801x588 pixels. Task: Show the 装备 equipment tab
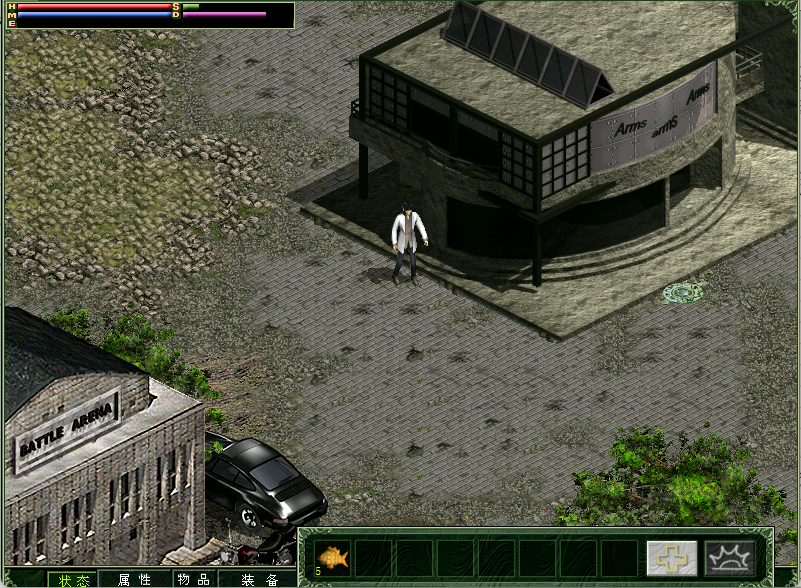258,579
